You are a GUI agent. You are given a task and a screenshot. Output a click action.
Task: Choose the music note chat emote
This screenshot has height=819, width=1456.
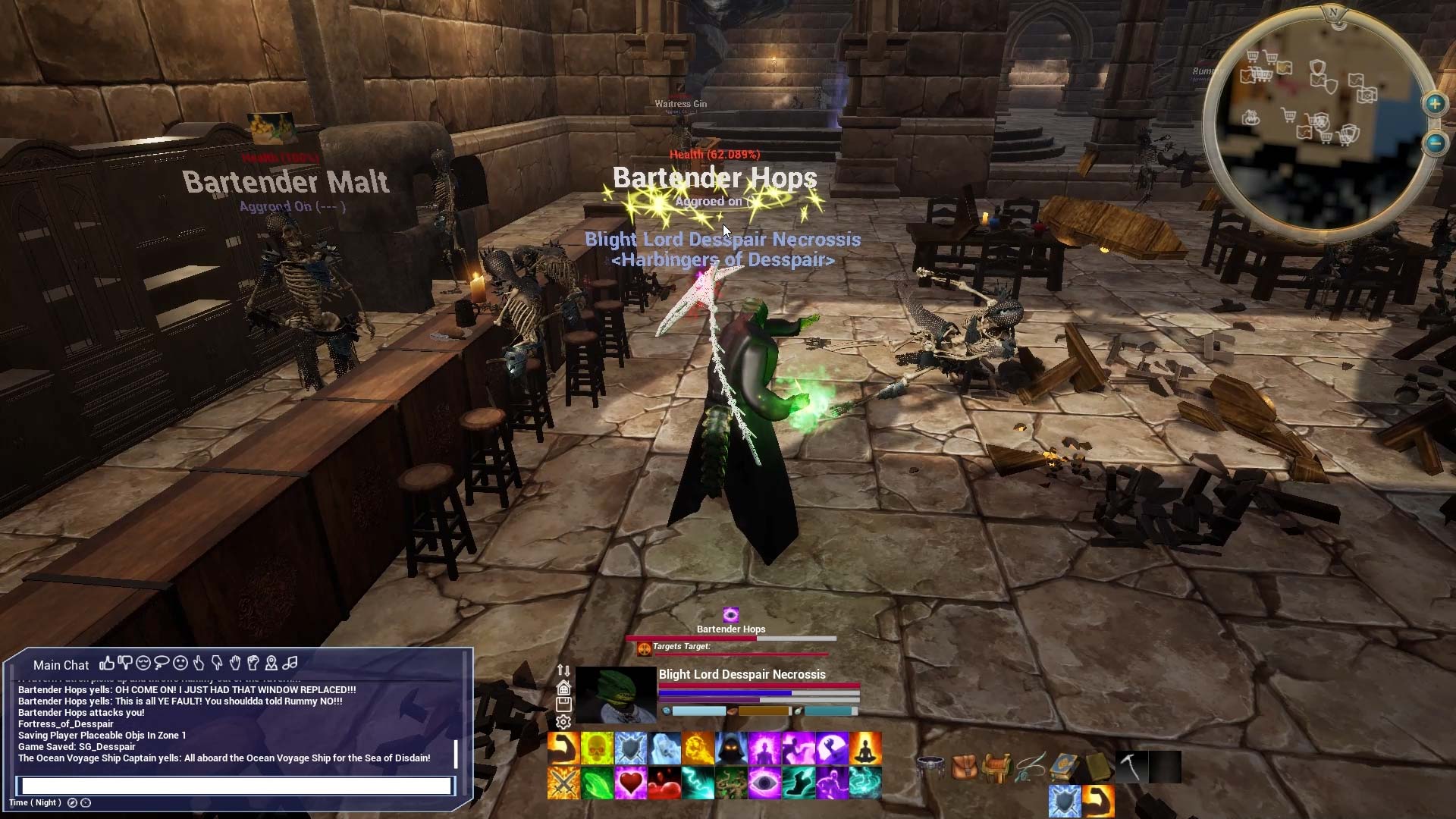290,664
